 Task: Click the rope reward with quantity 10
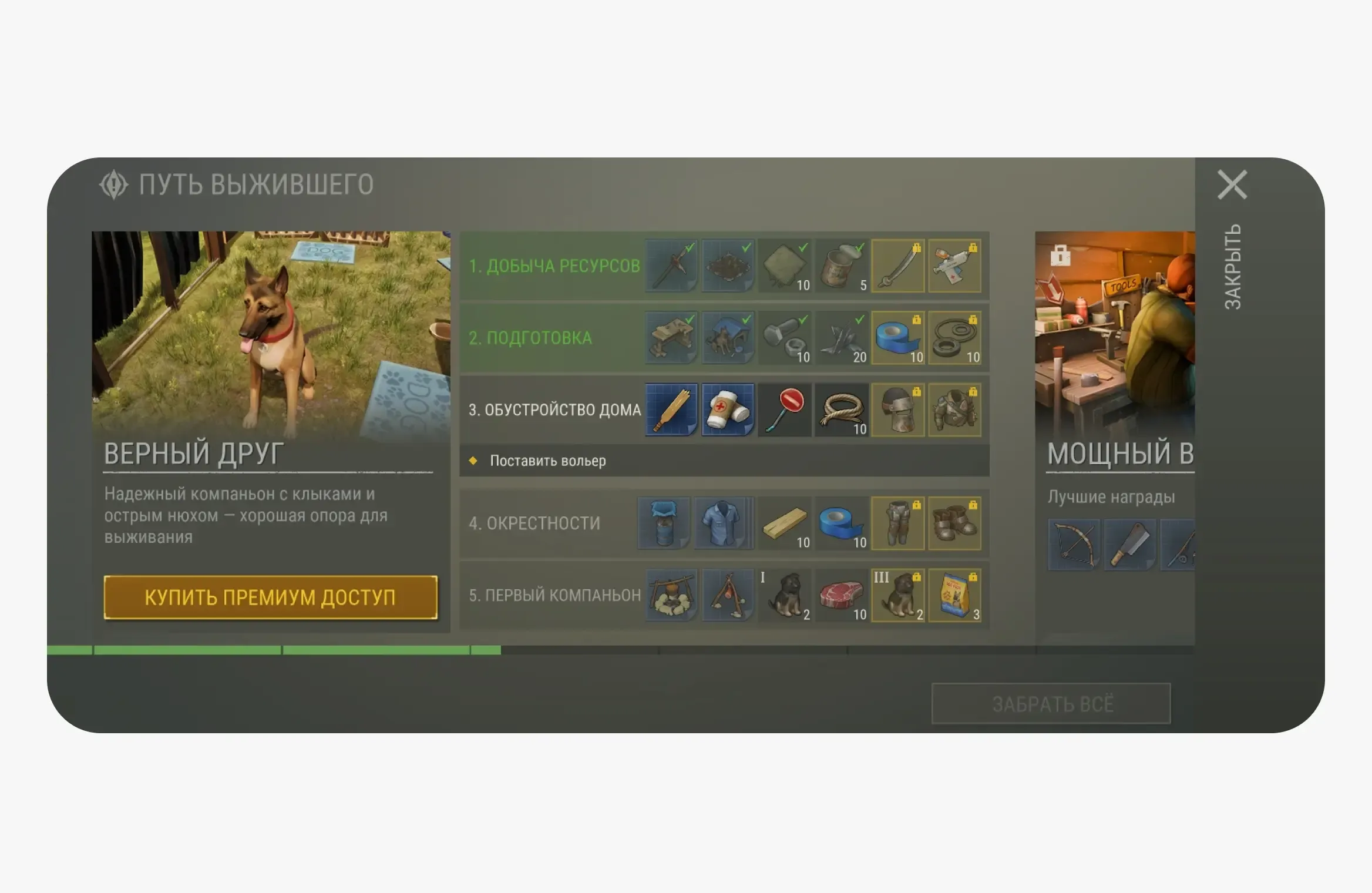coord(841,410)
